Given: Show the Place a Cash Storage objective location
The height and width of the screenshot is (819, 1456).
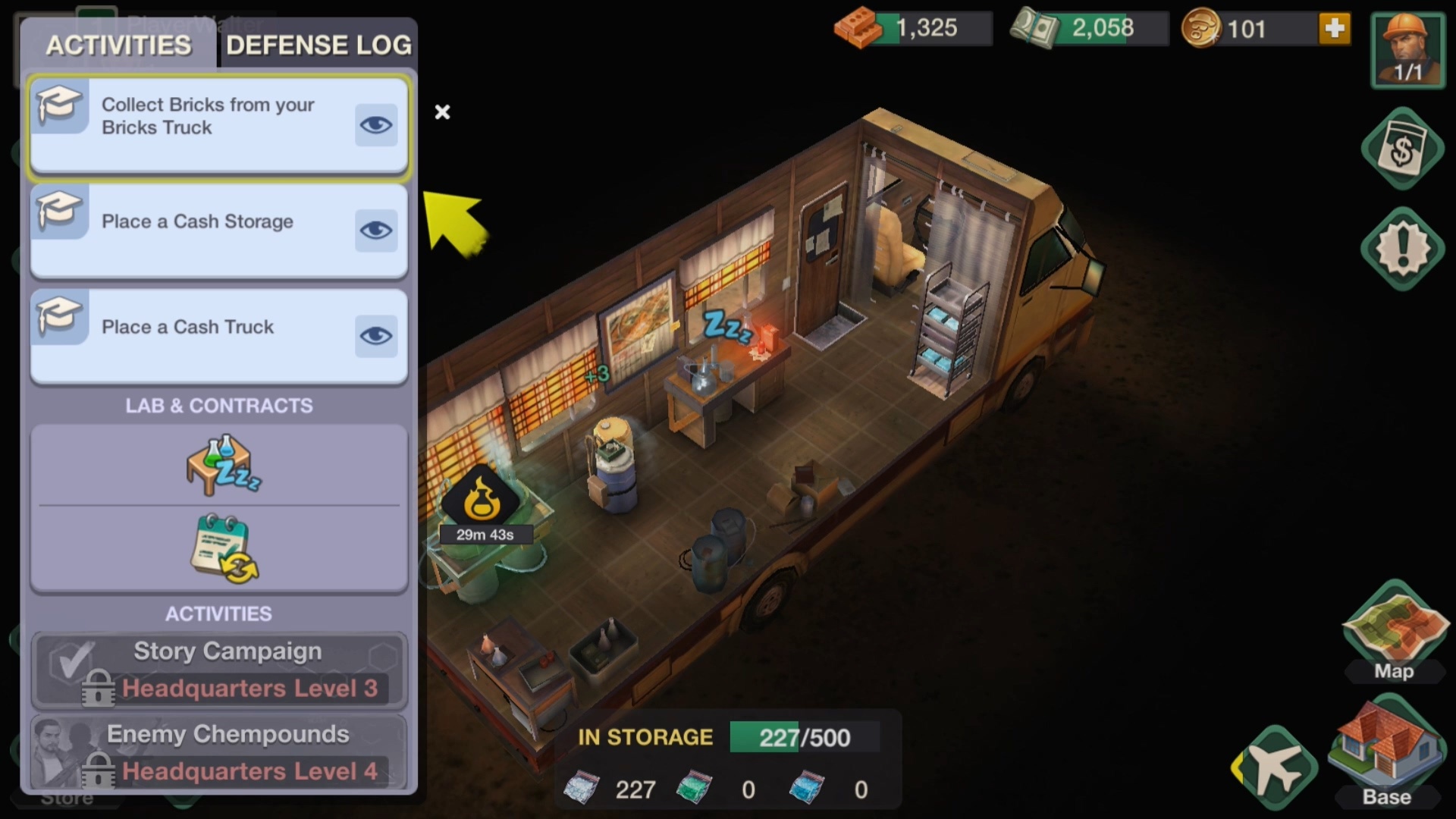Looking at the screenshot, I should tap(376, 231).
